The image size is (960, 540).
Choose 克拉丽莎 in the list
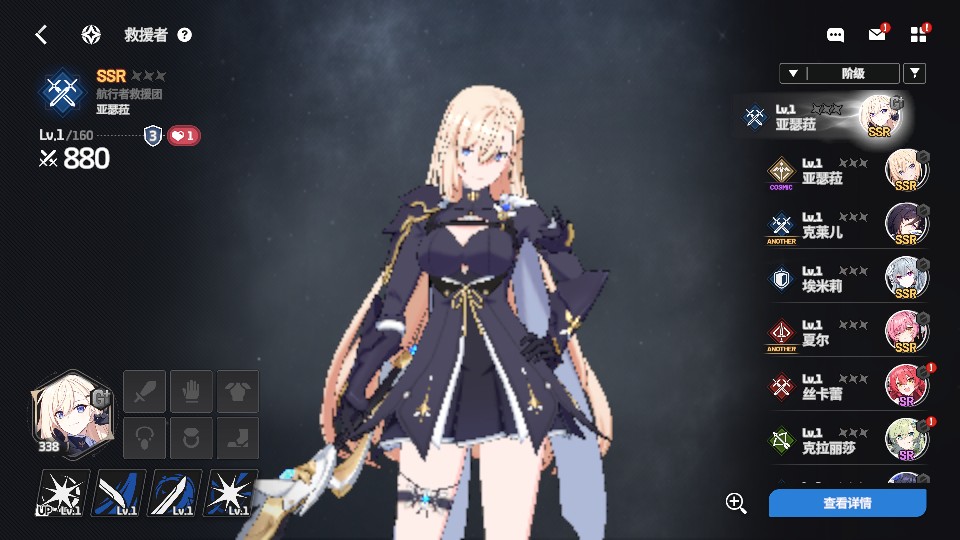click(846, 441)
